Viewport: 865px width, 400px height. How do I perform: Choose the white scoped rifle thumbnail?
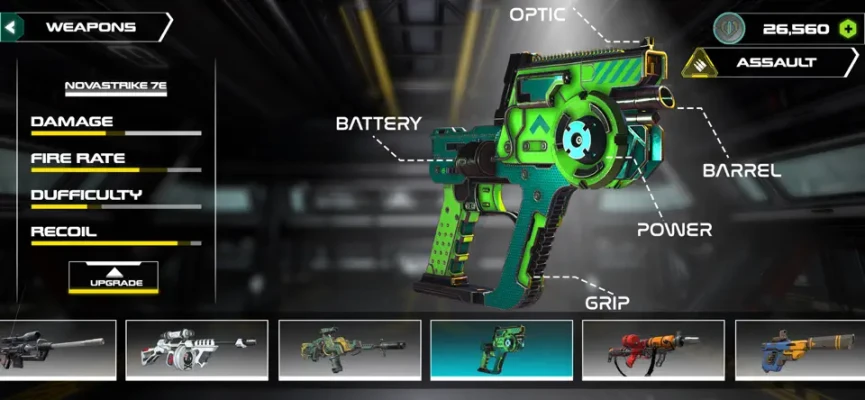(x=197, y=349)
